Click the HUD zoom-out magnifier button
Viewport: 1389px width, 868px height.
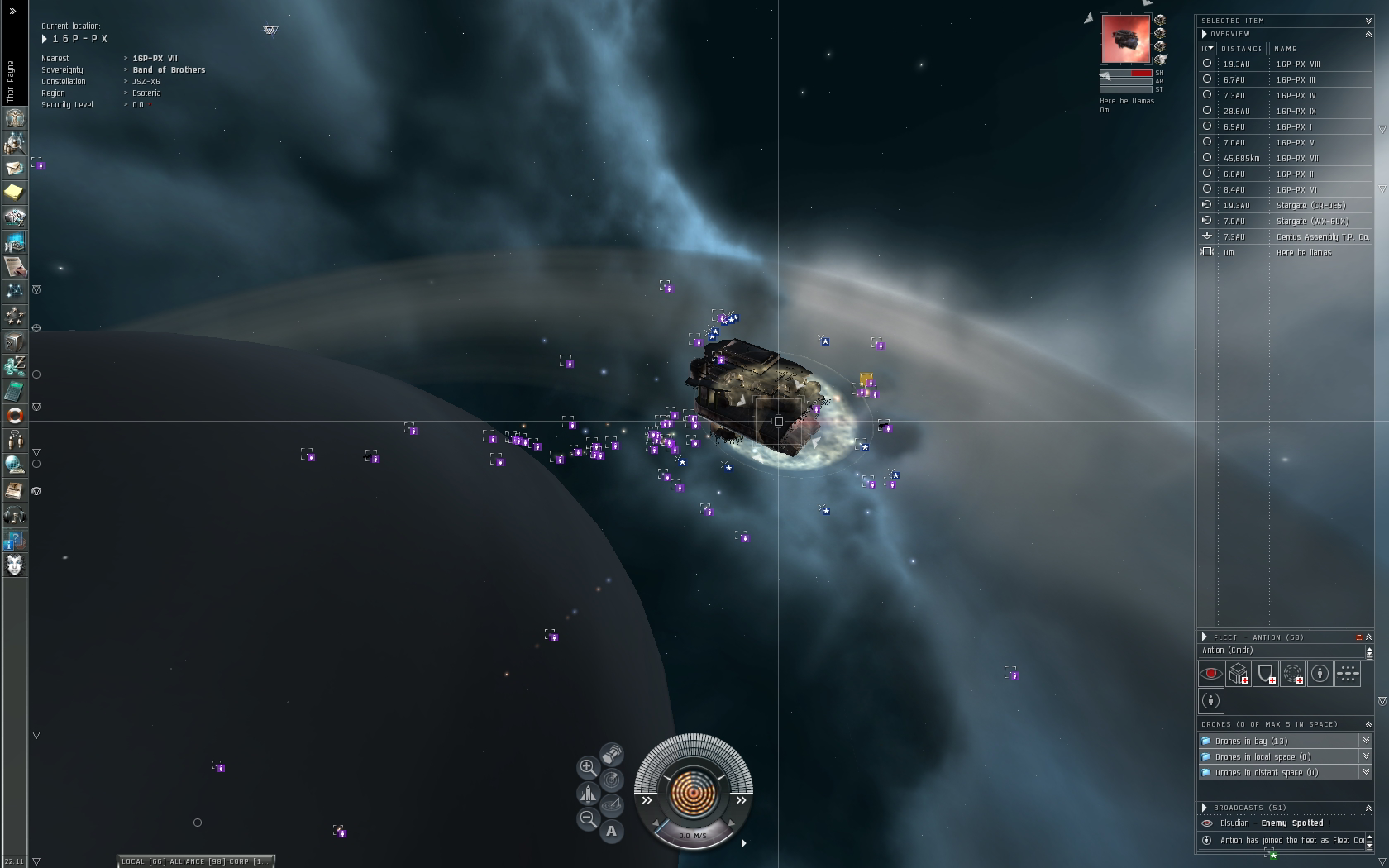tap(588, 819)
